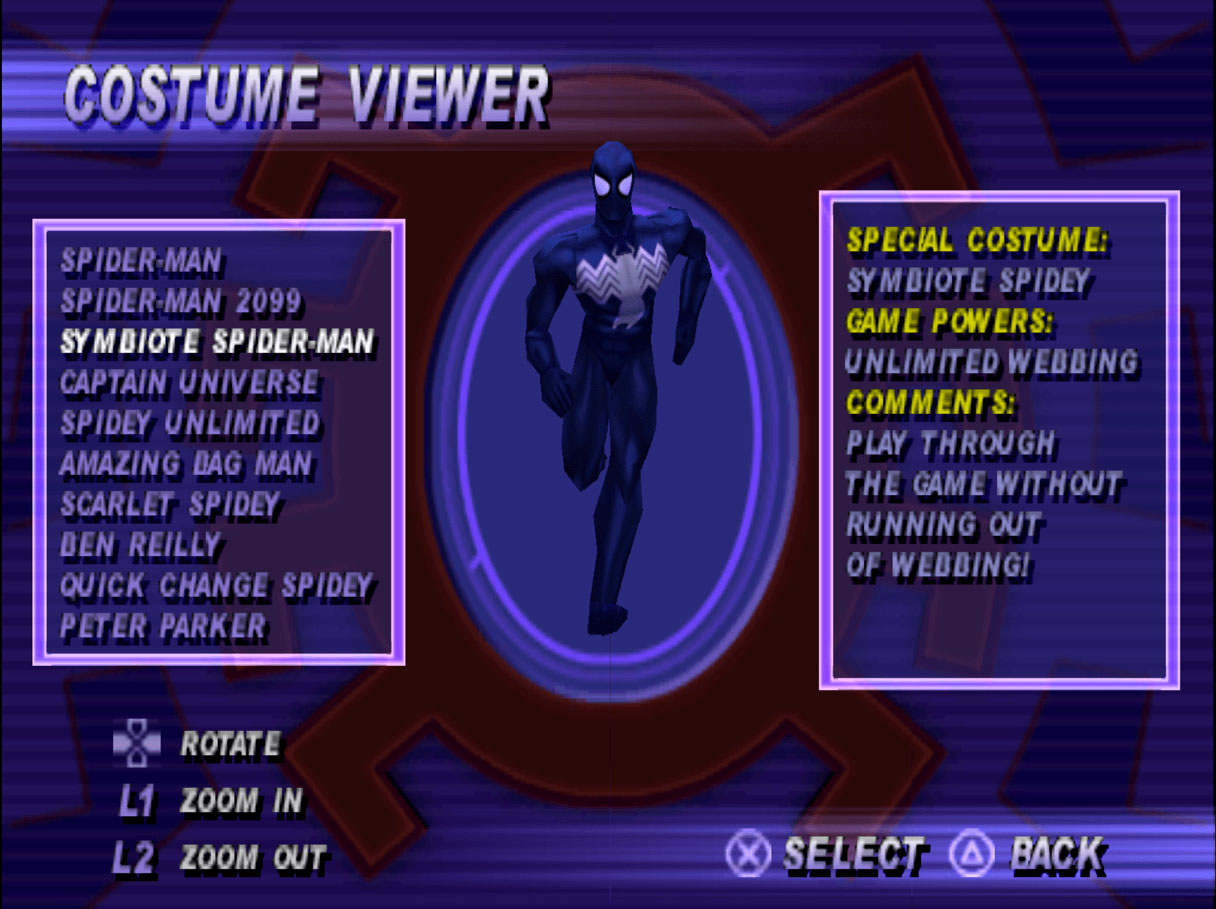Select Scarlet Spidey in the costume list
The image size is (1216, 909).
(170, 504)
